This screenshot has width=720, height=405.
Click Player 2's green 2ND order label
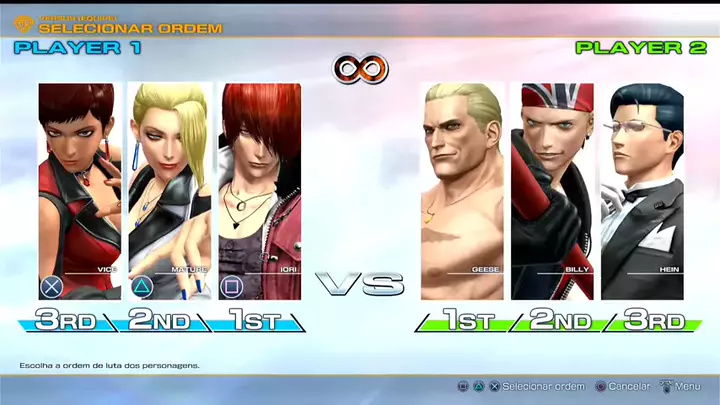click(x=562, y=321)
